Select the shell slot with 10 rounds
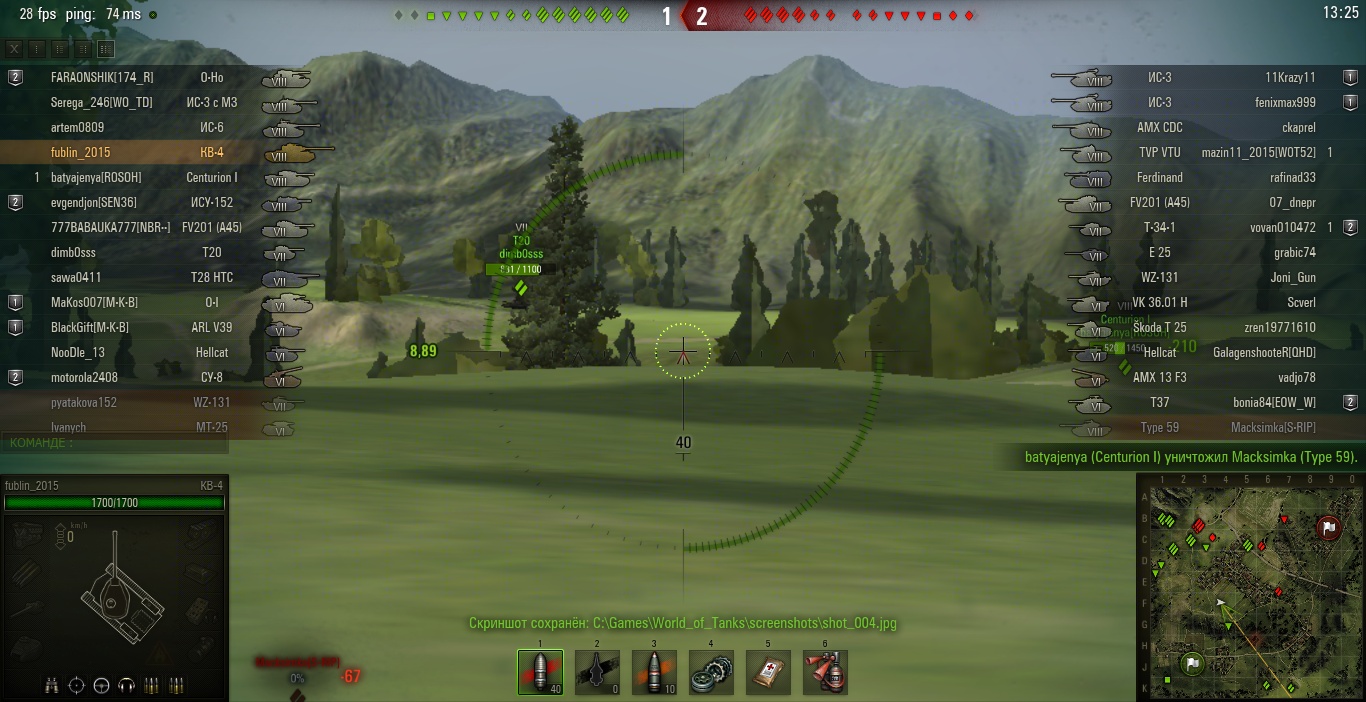1366x702 pixels. coord(654,672)
